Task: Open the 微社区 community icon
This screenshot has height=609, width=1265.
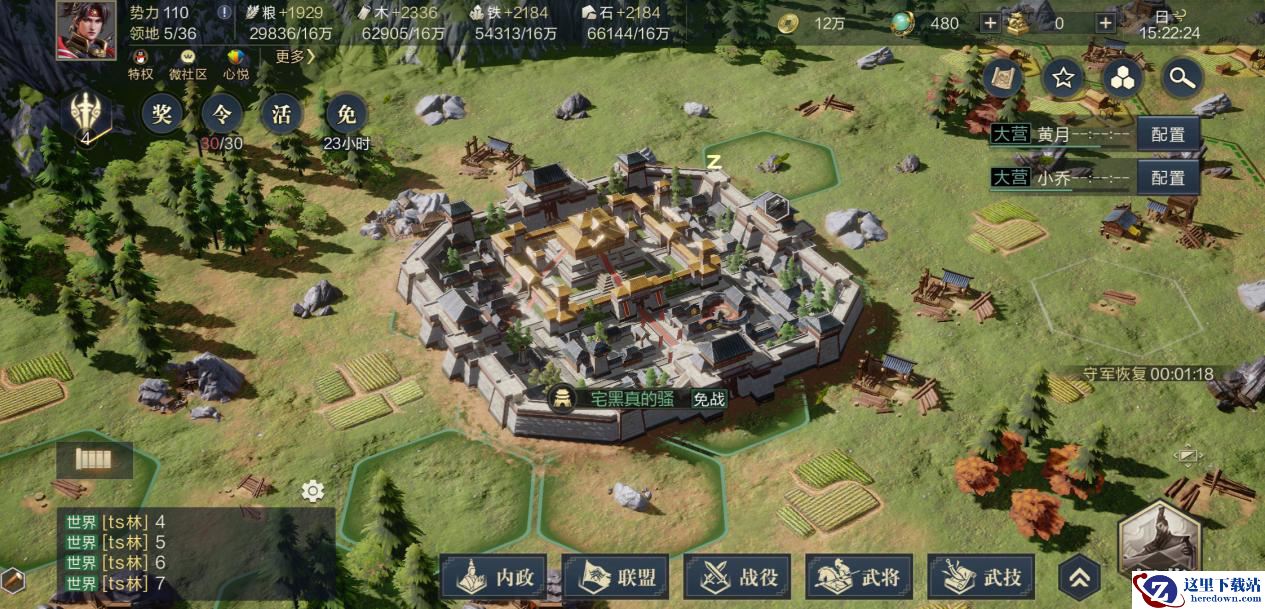Action: pos(187,64)
